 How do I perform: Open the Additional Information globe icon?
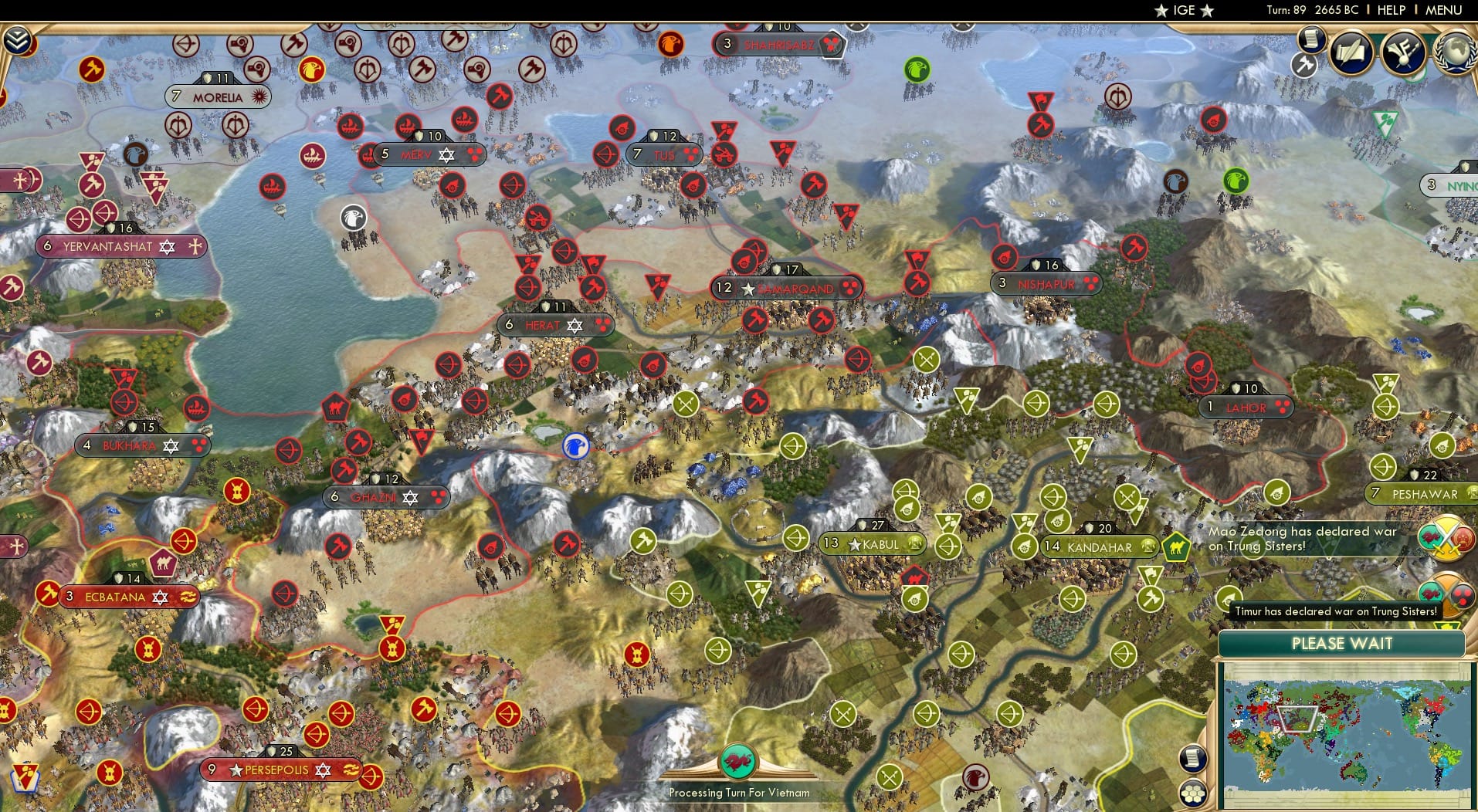tap(1456, 50)
